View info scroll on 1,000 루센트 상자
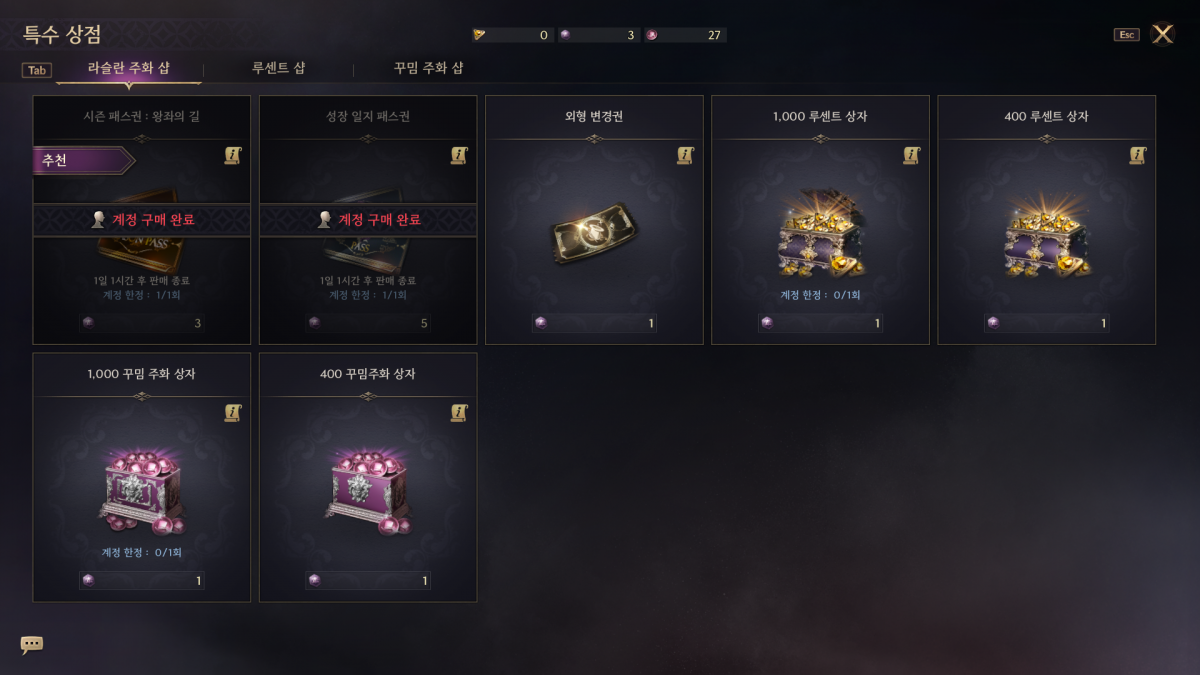This screenshot has height=675, width=1200. point(911,155)
